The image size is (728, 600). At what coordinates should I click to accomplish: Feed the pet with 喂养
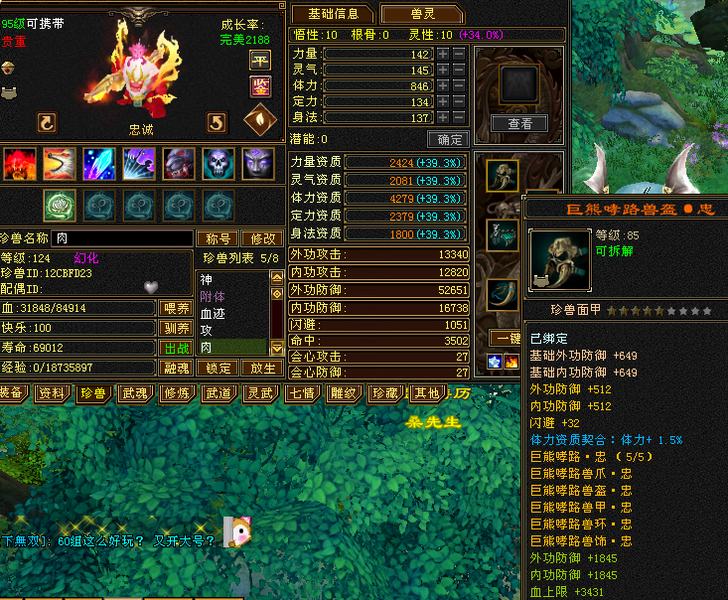coord(177,309)
